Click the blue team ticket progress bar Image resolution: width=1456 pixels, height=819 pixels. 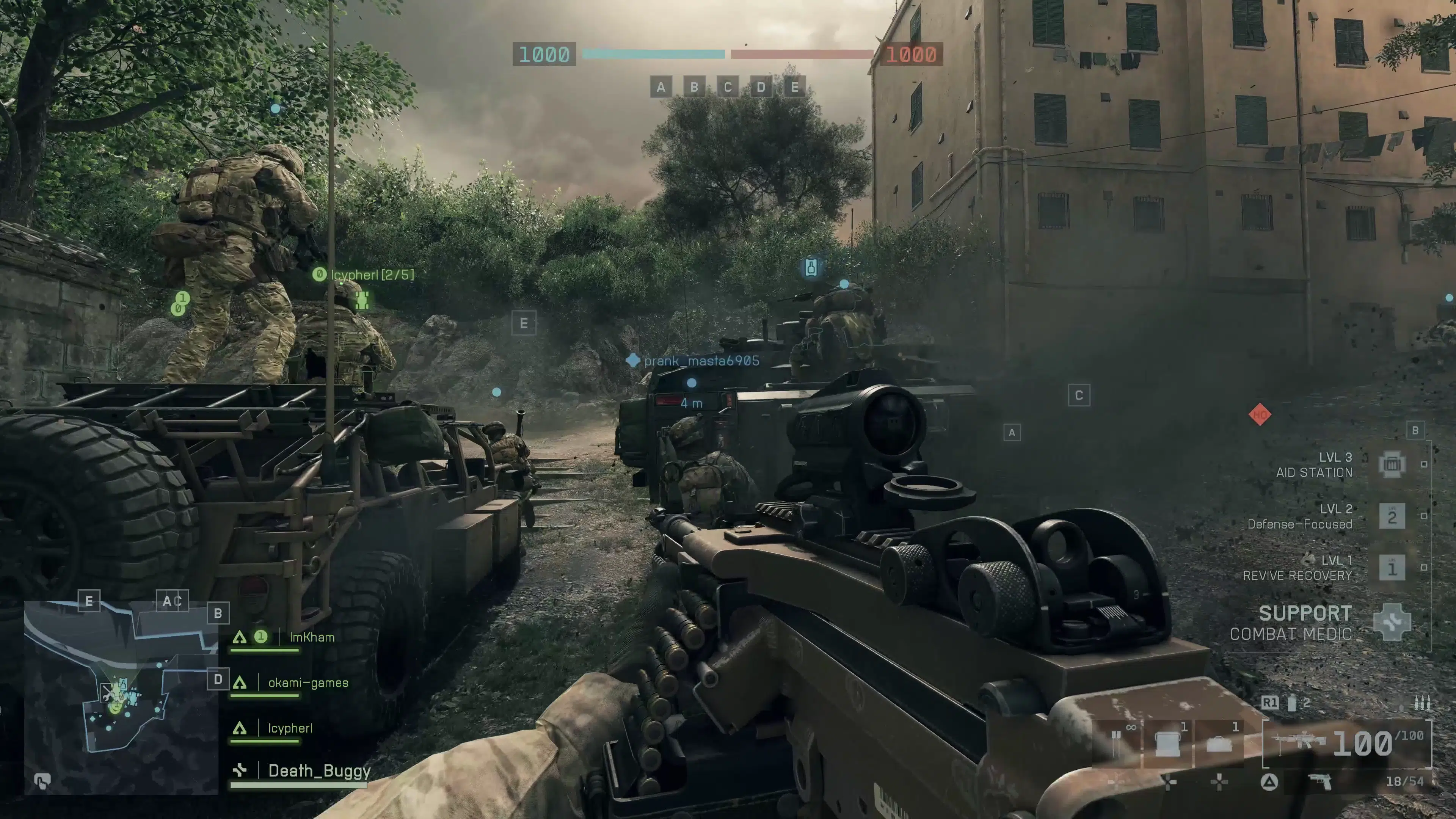click(x=653, y=55)
